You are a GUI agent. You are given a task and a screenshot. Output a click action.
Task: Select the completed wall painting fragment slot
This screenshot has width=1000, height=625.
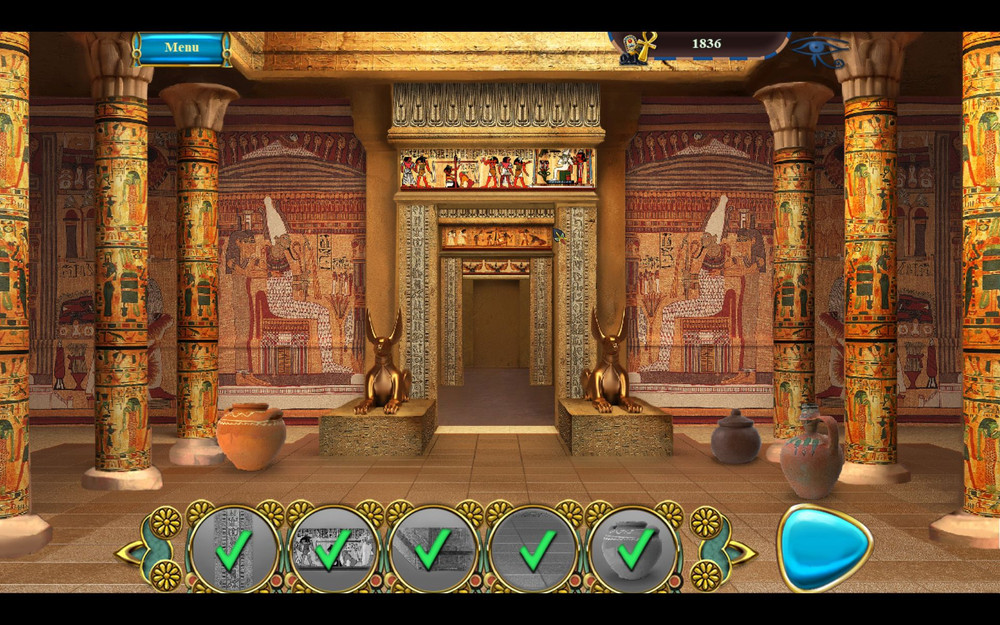333,549
